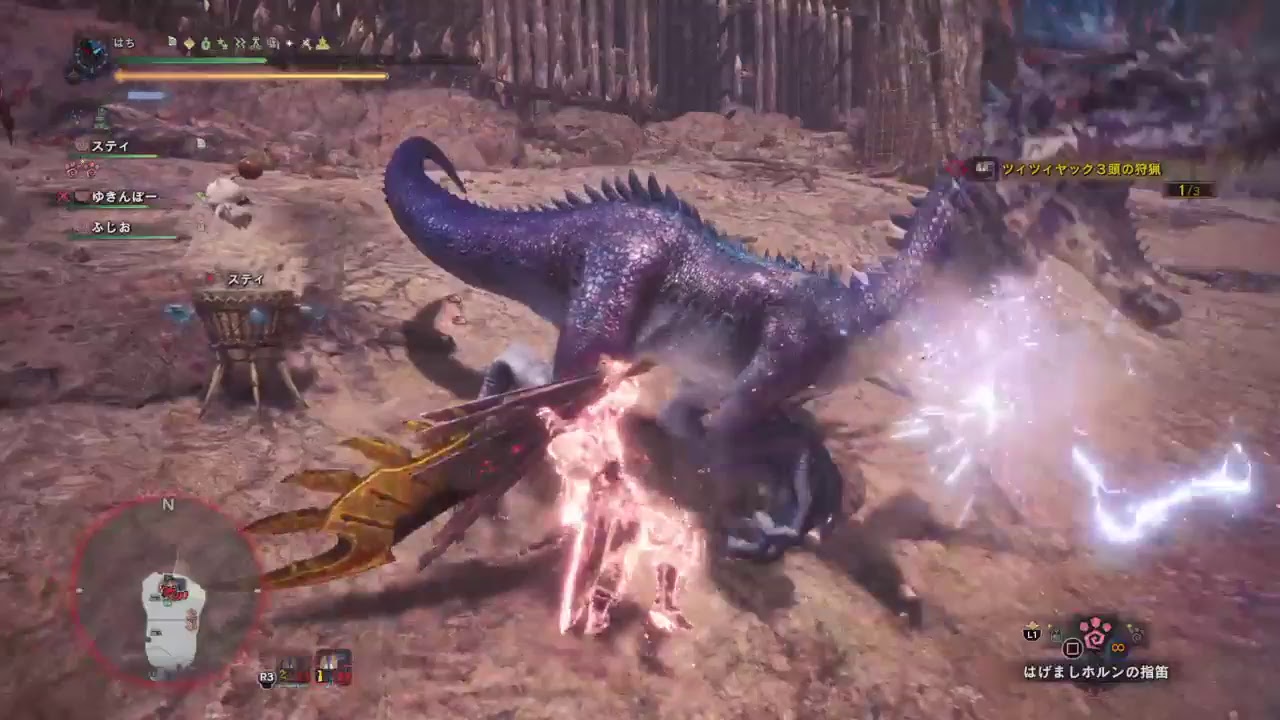Screen dimensions: 1280x720
Task: Click the R3 stick prompt icon
Action: (x=267, y=678)
